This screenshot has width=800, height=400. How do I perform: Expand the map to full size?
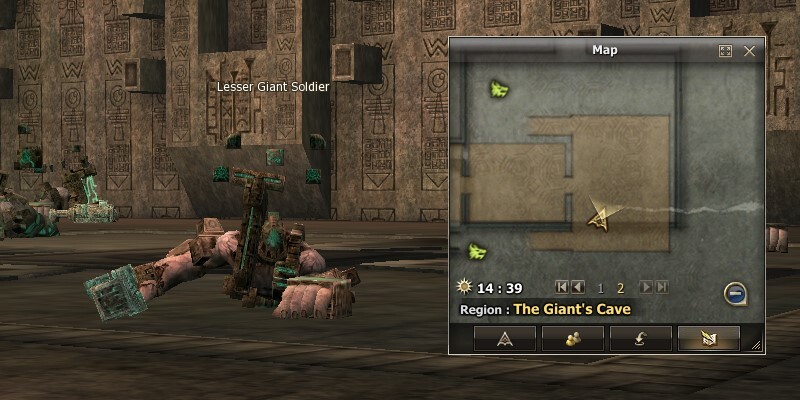coord(726,51)
